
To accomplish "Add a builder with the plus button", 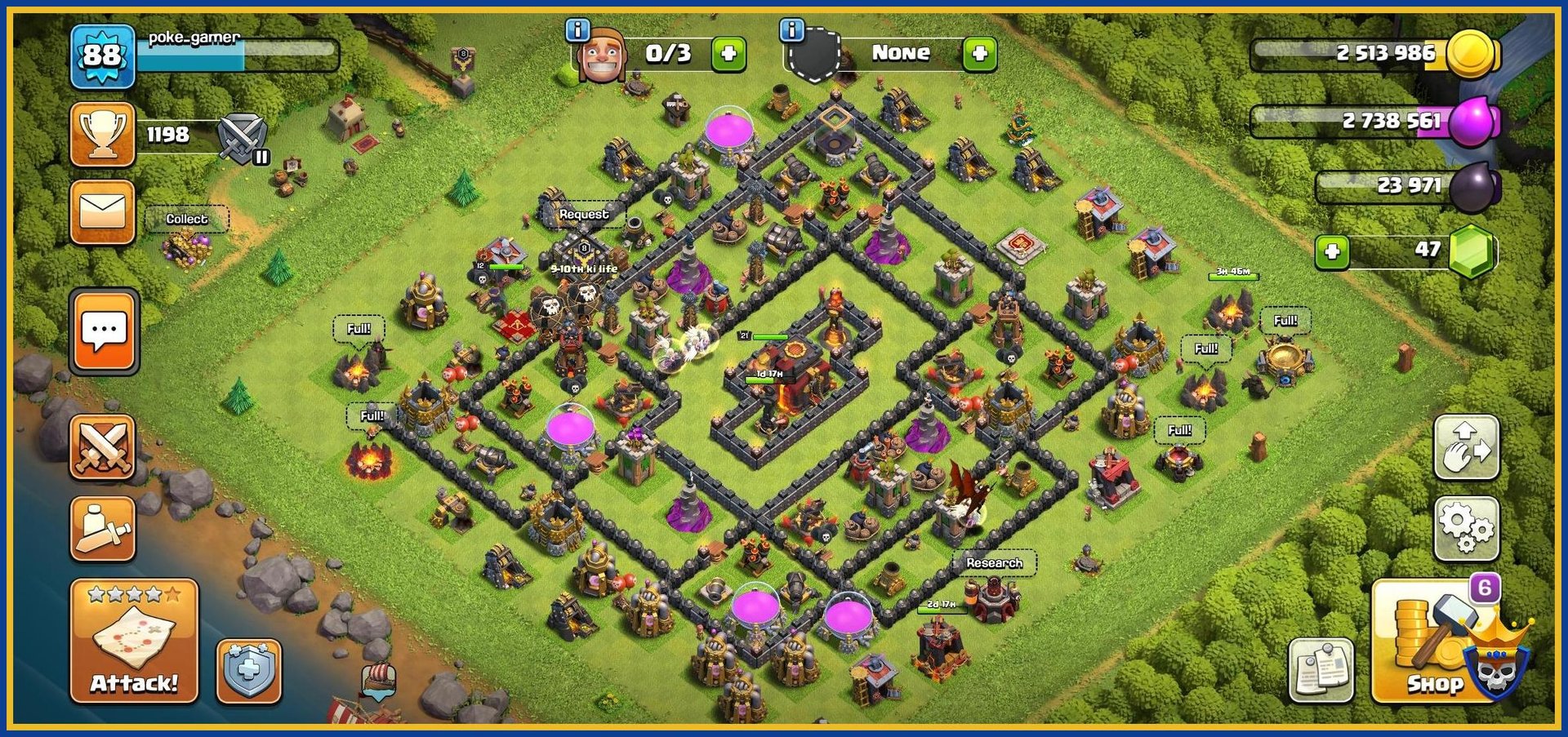I will click(728, 54).
